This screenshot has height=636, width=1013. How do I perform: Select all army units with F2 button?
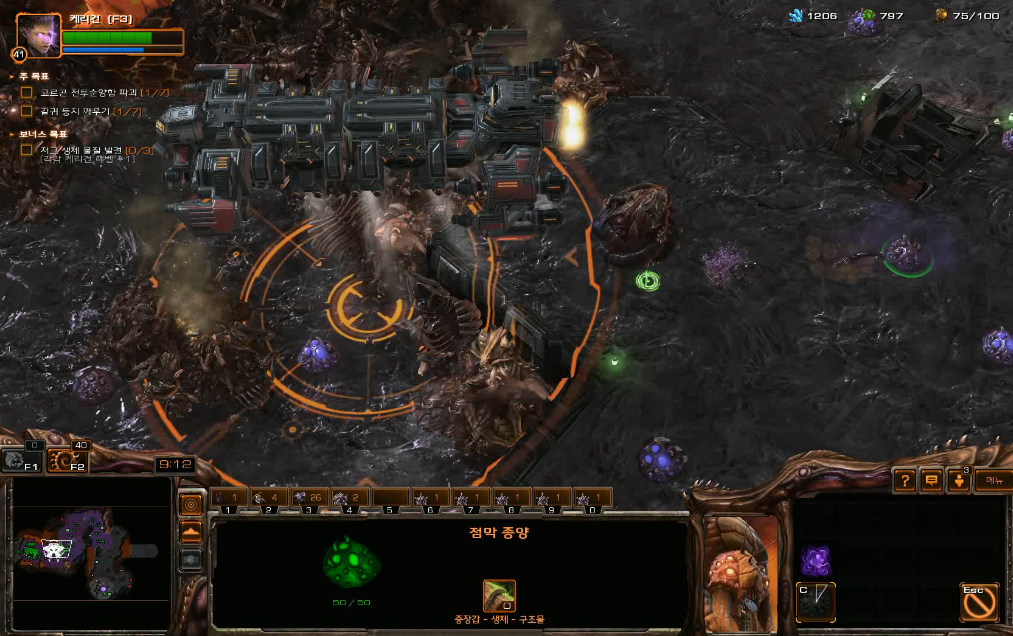[x=68, y=461]
